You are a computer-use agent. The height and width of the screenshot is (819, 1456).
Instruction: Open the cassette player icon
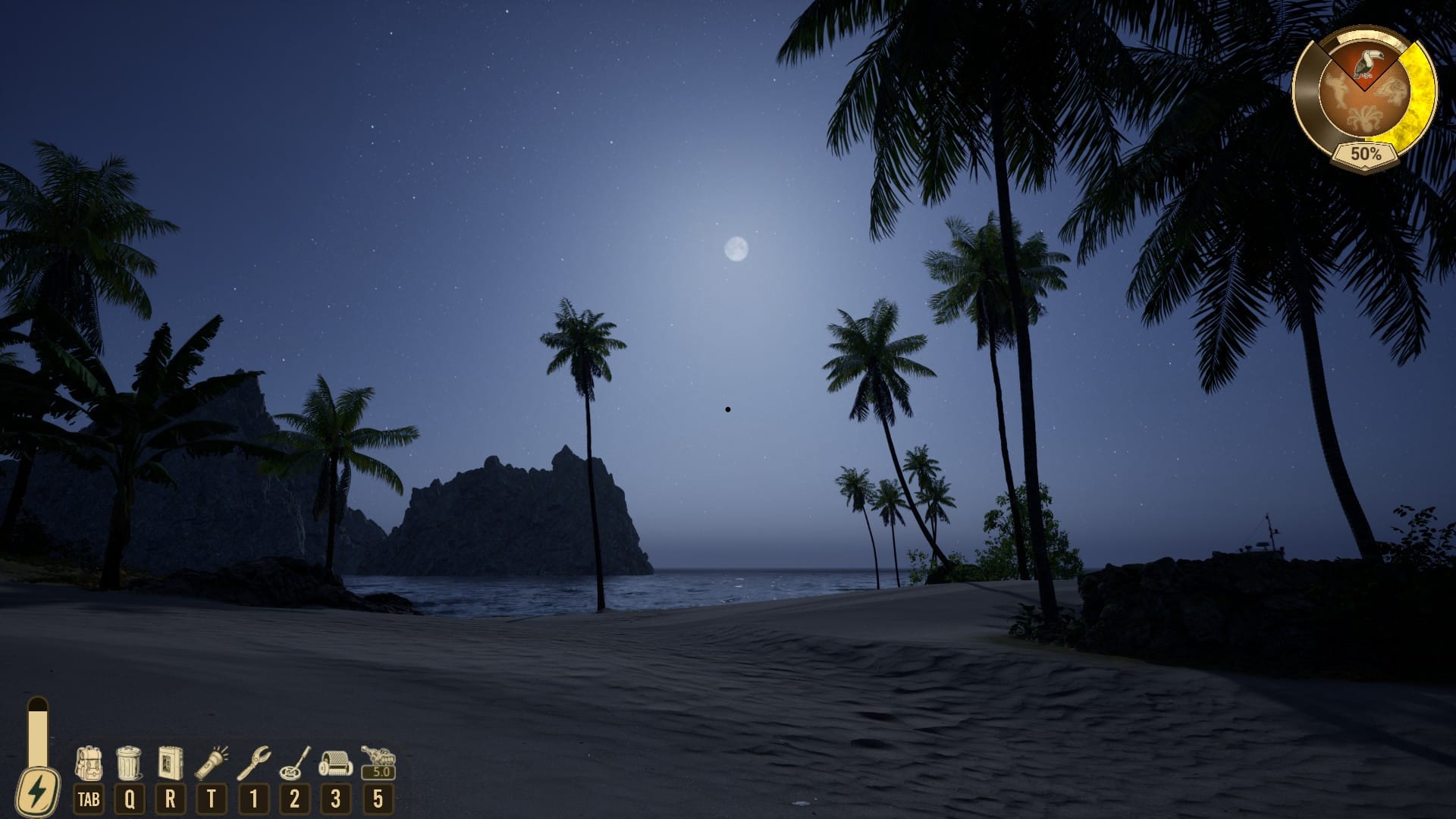170,763
